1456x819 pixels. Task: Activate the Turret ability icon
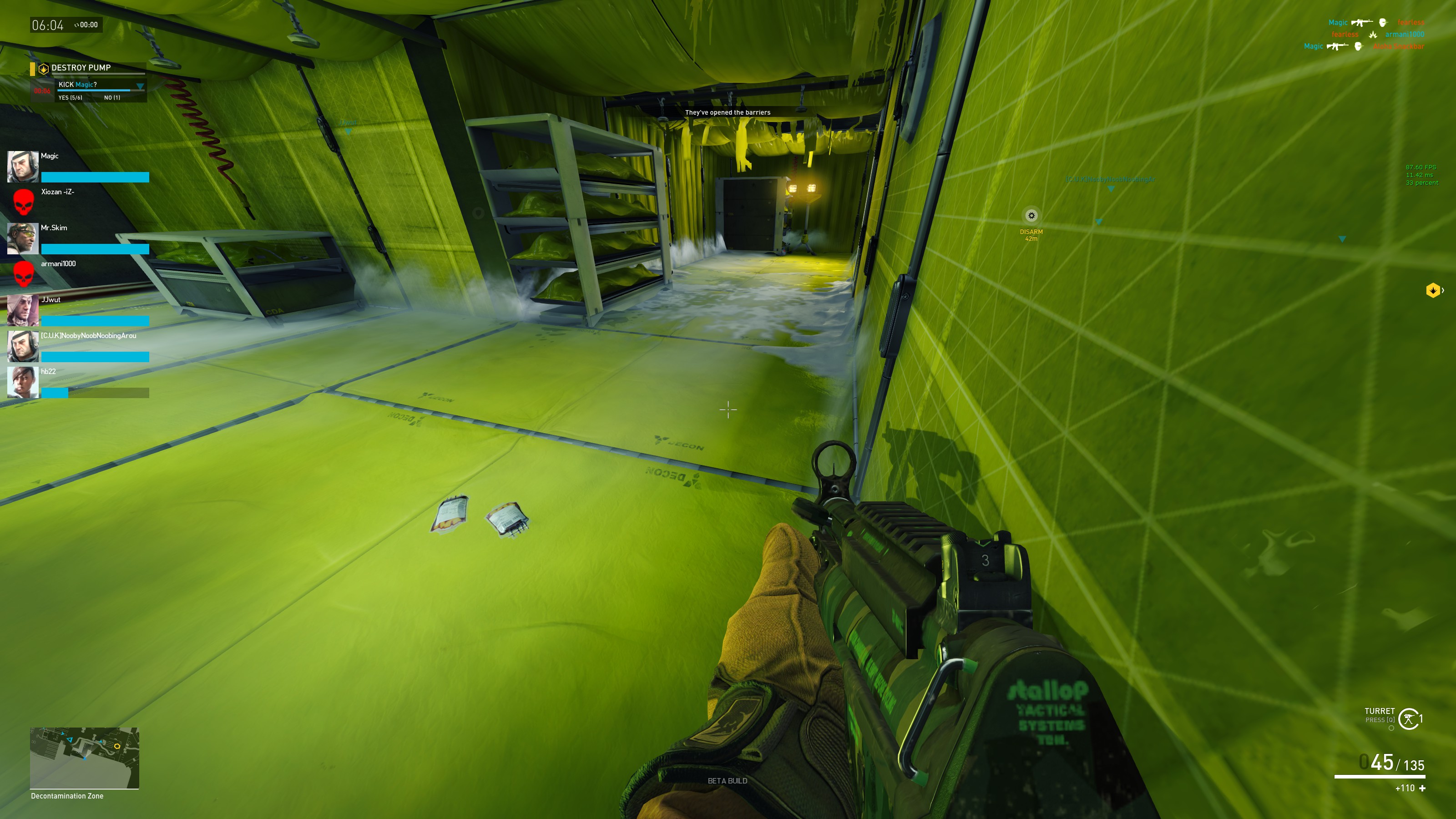coord(1409,719)
